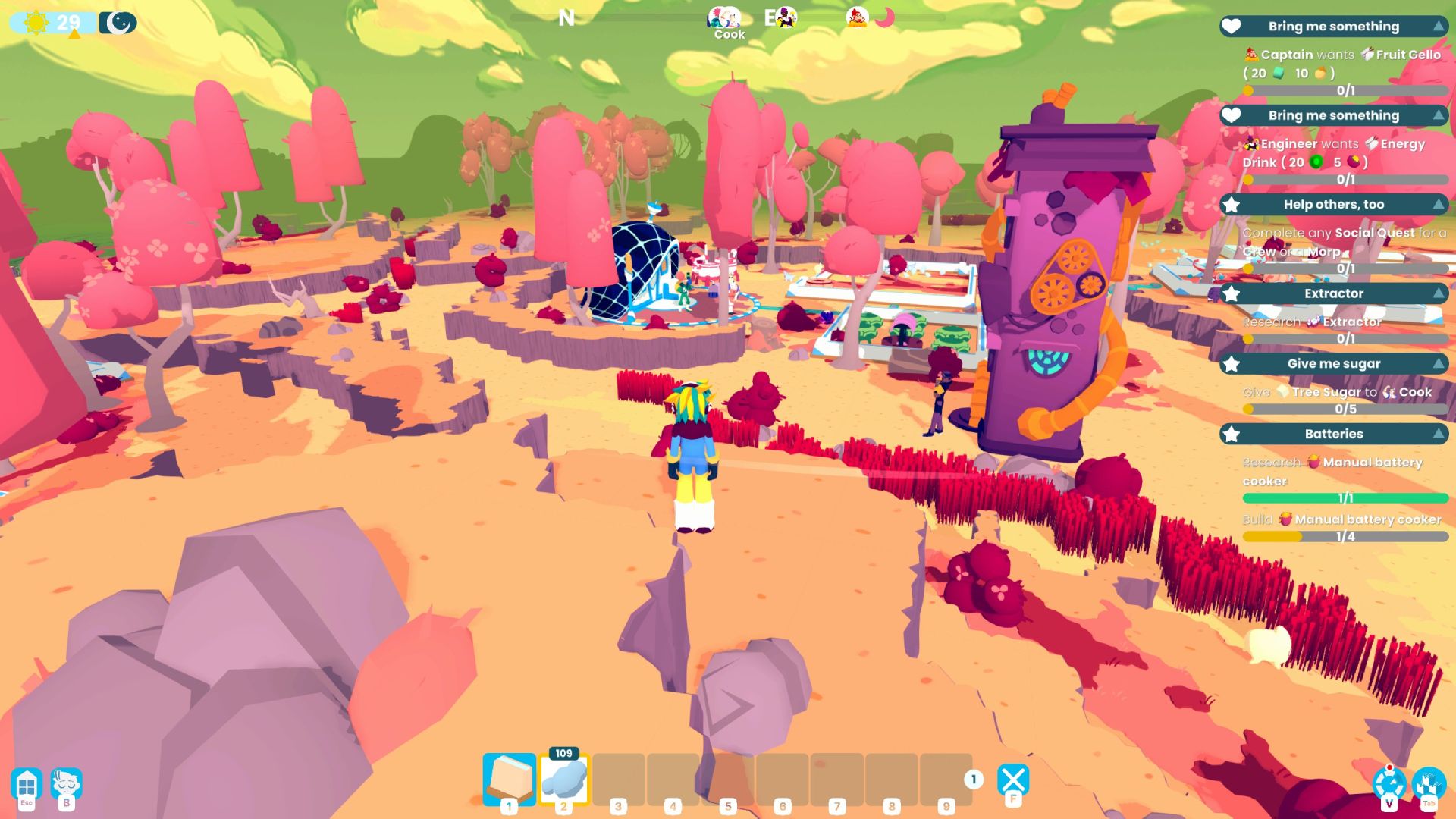Viewport: 1456px width, 819px height.
Task: Click the Extractor quest header
Action: 1333,294
